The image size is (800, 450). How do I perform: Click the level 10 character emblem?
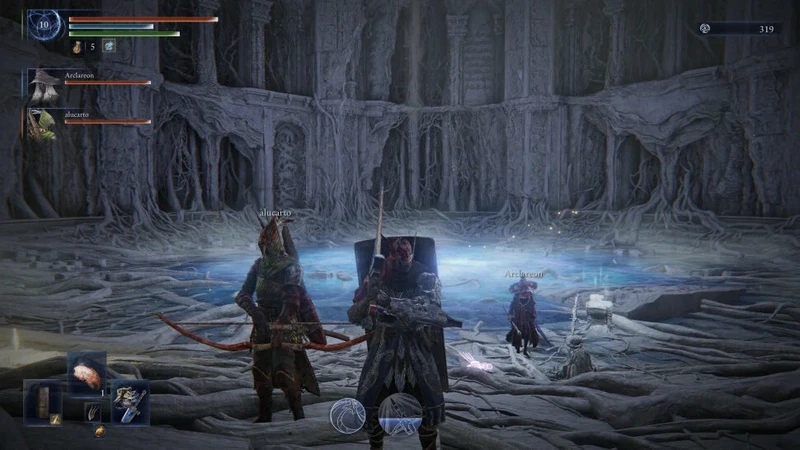click(x=44, y=25)
